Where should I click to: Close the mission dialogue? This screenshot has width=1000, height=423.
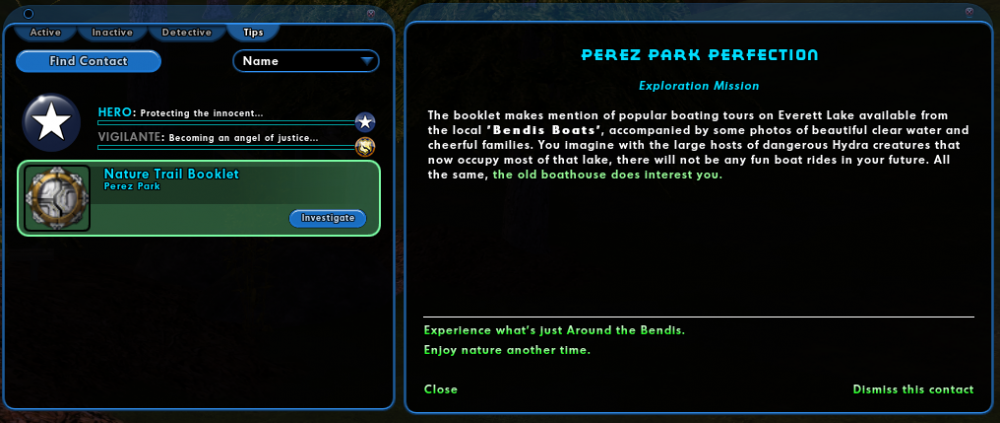pos(441,389)
